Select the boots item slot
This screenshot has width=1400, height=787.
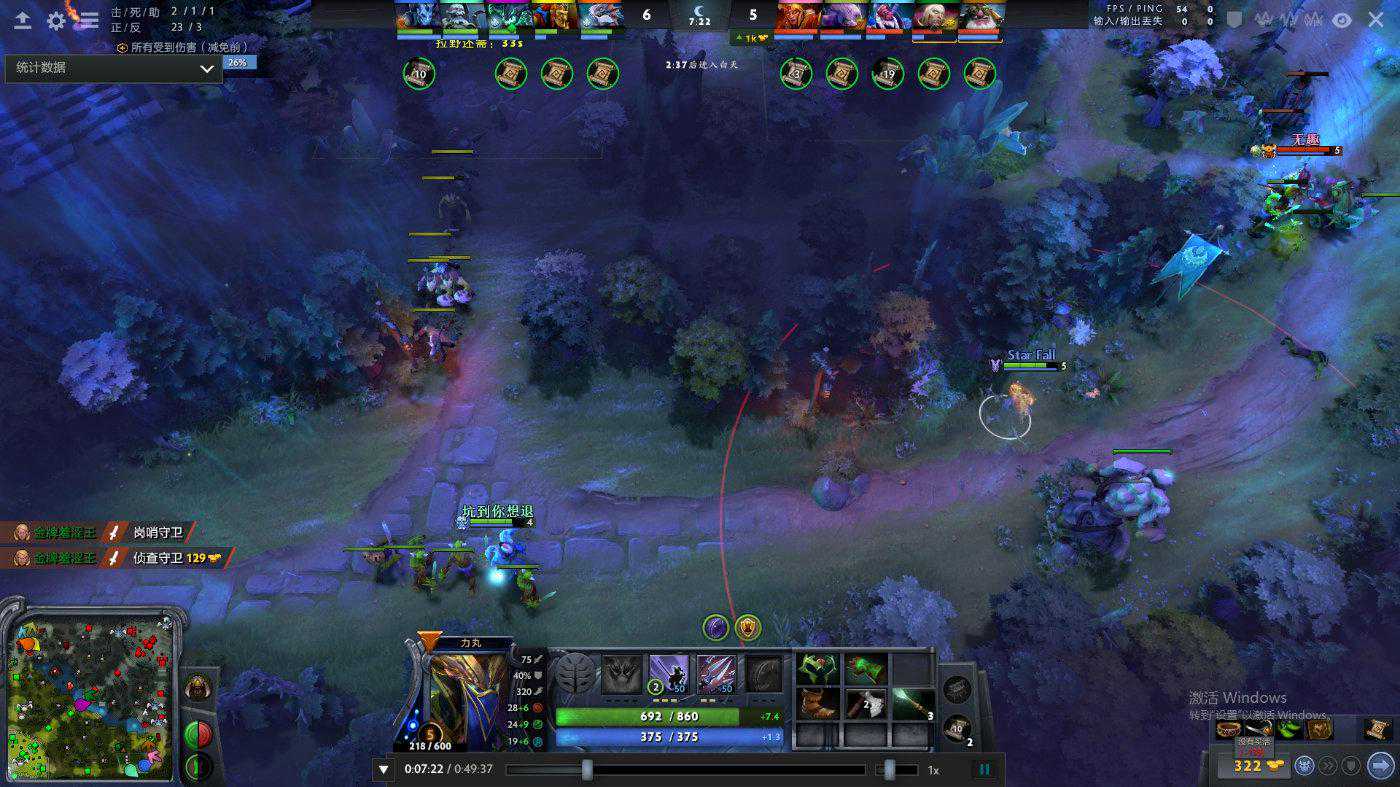pos(819,704)
